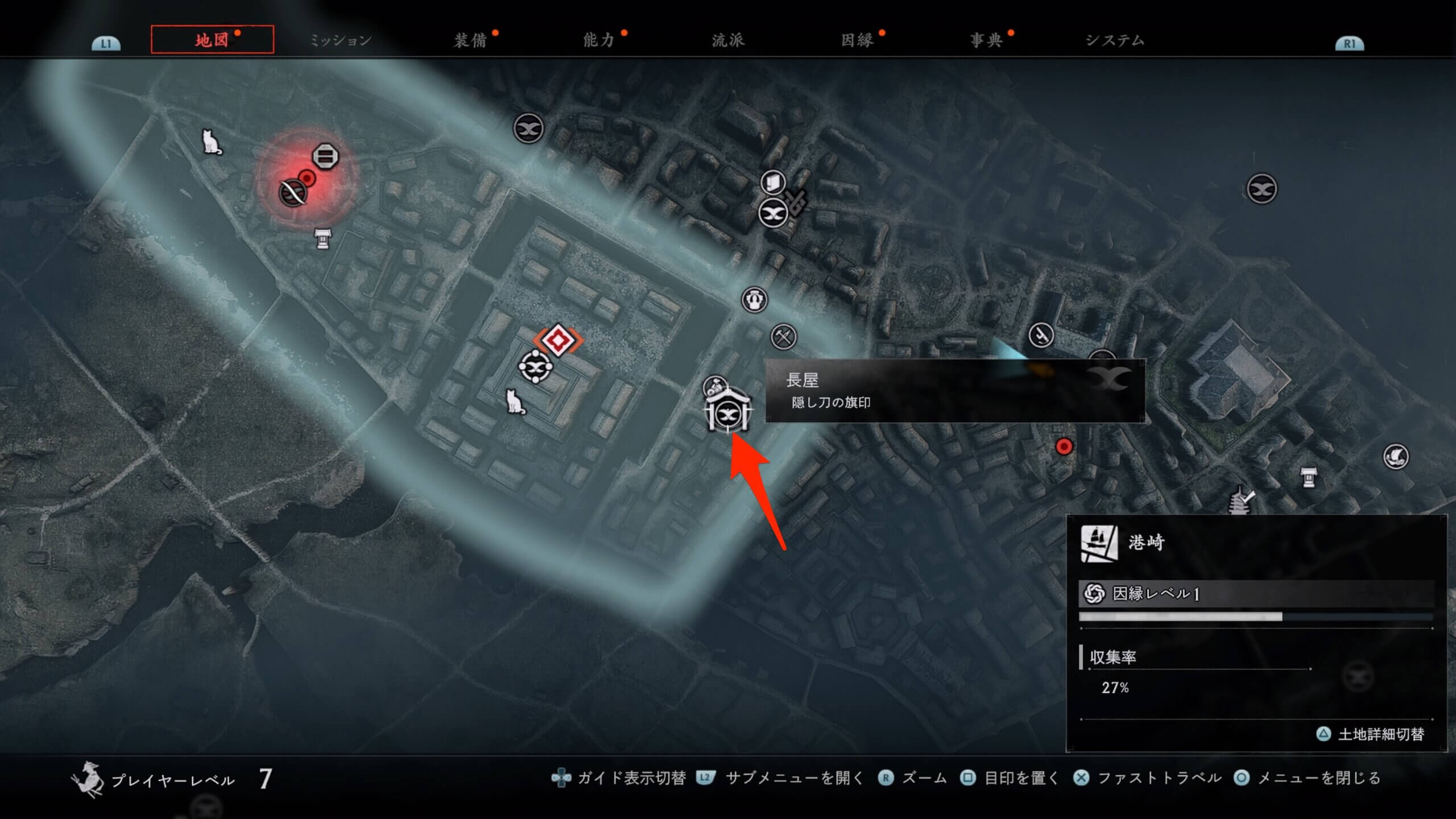1456x819 pixels.
Task: Select the 能力 abilities tab
Action: 599,40
